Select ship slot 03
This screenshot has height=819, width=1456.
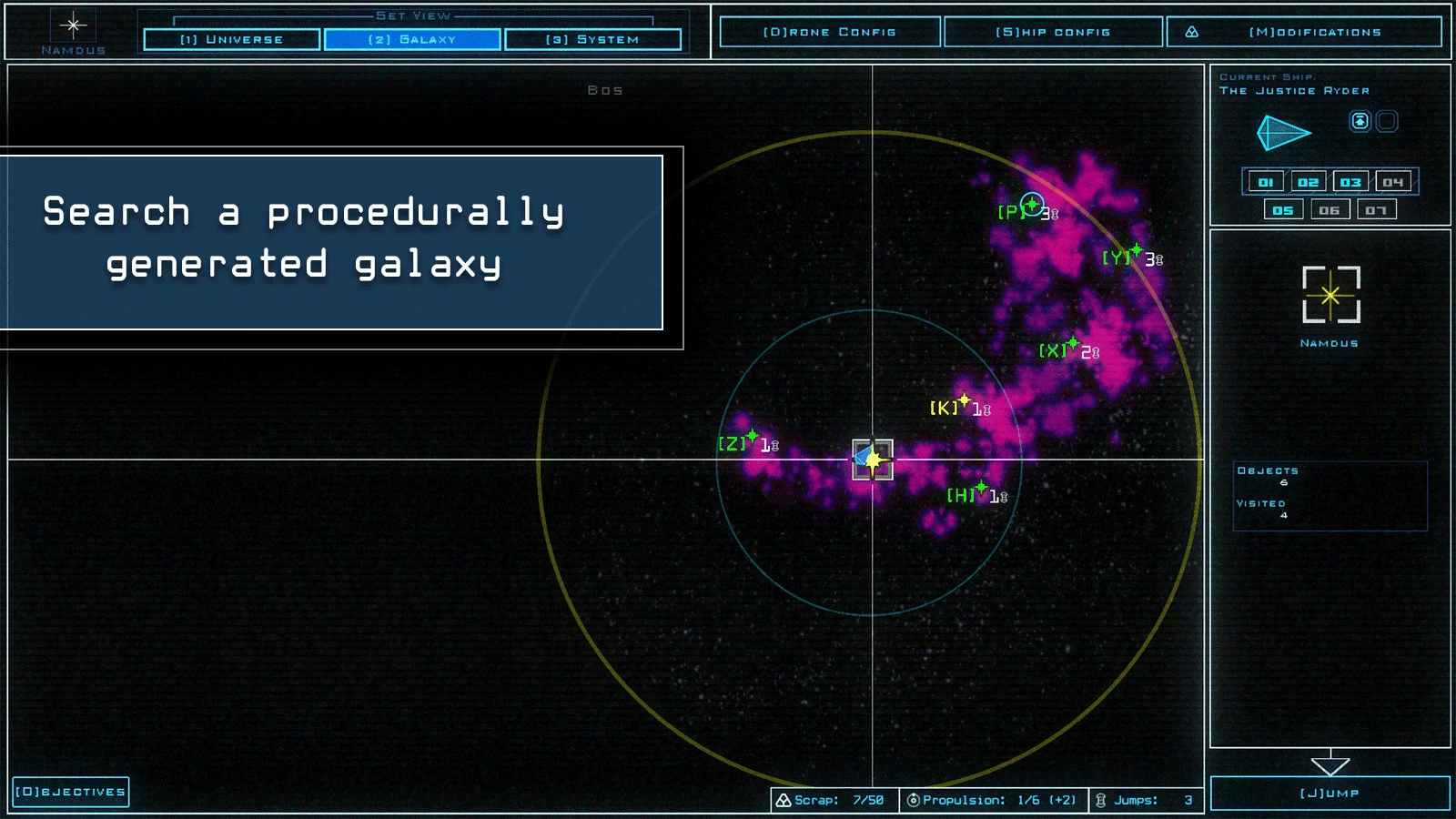pos(1350,182)
